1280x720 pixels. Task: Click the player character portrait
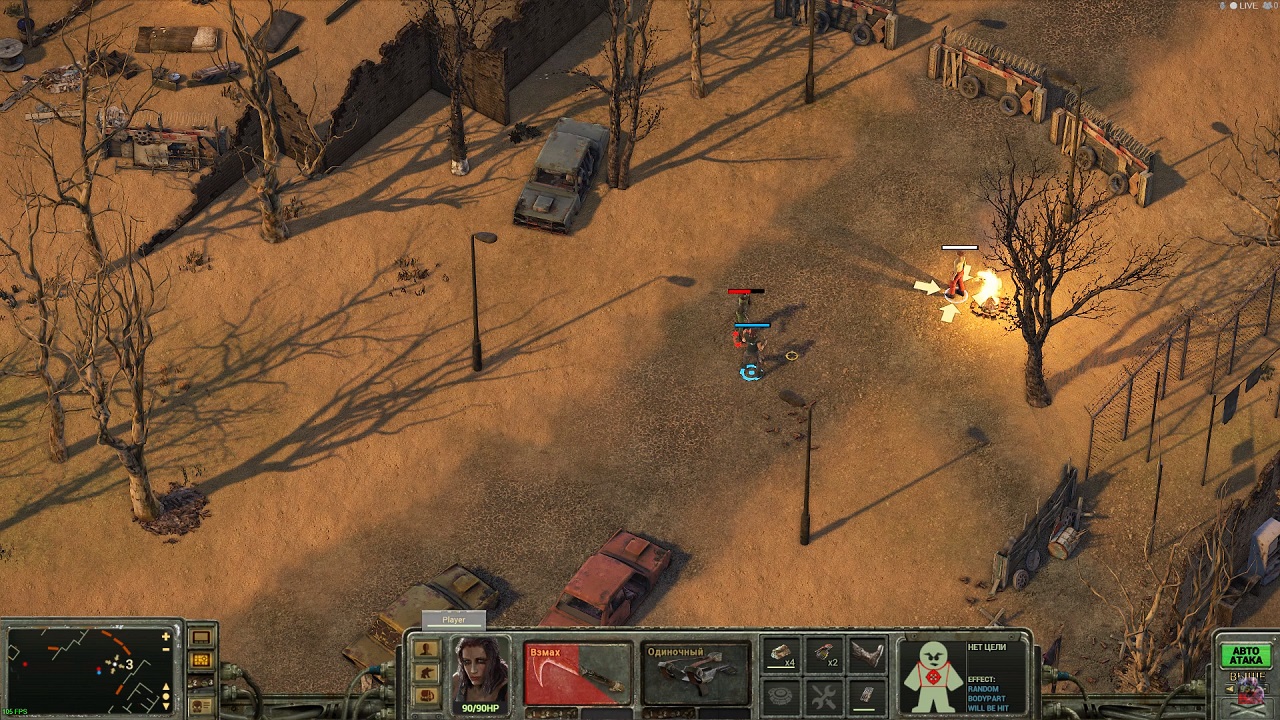click(480, 670)
